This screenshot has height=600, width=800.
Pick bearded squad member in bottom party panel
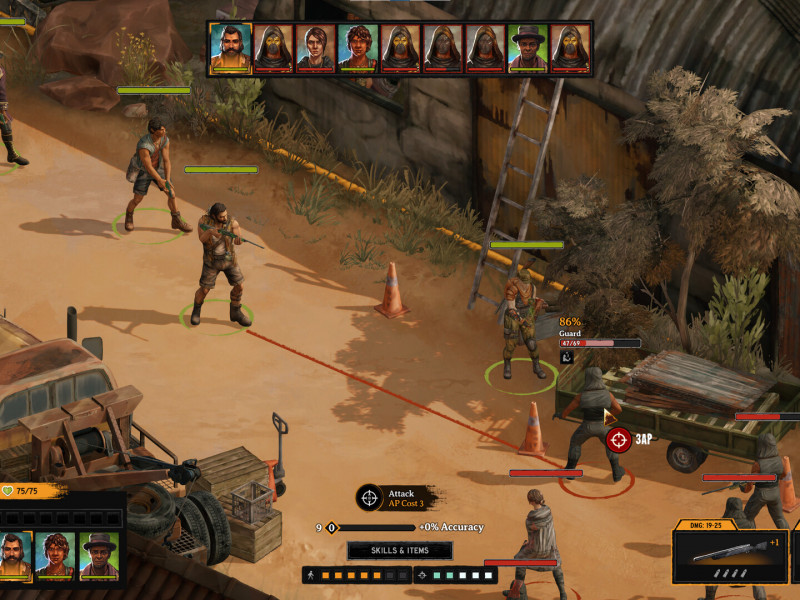tap(14, 555)
